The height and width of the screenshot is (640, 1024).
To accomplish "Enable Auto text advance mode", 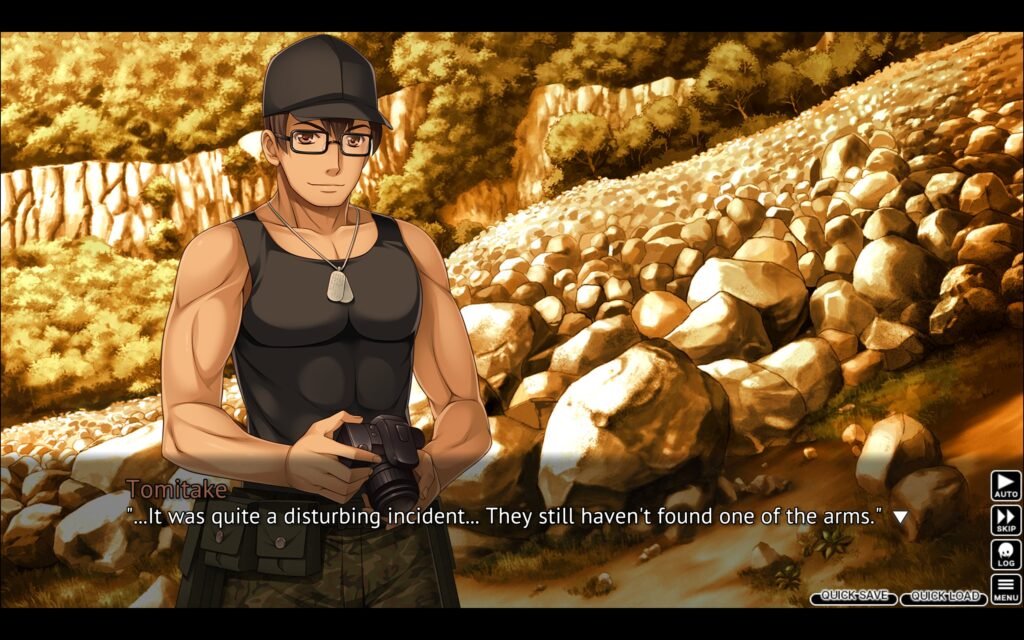I will (x=1005, y=485).
